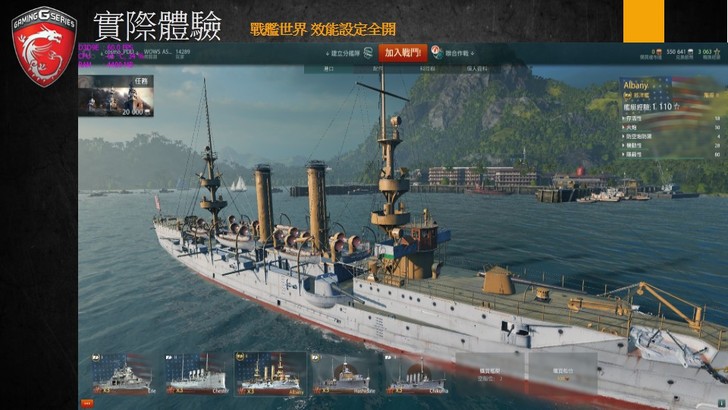Switch to the 科技樹 tech tree tab

coord(427,69)
